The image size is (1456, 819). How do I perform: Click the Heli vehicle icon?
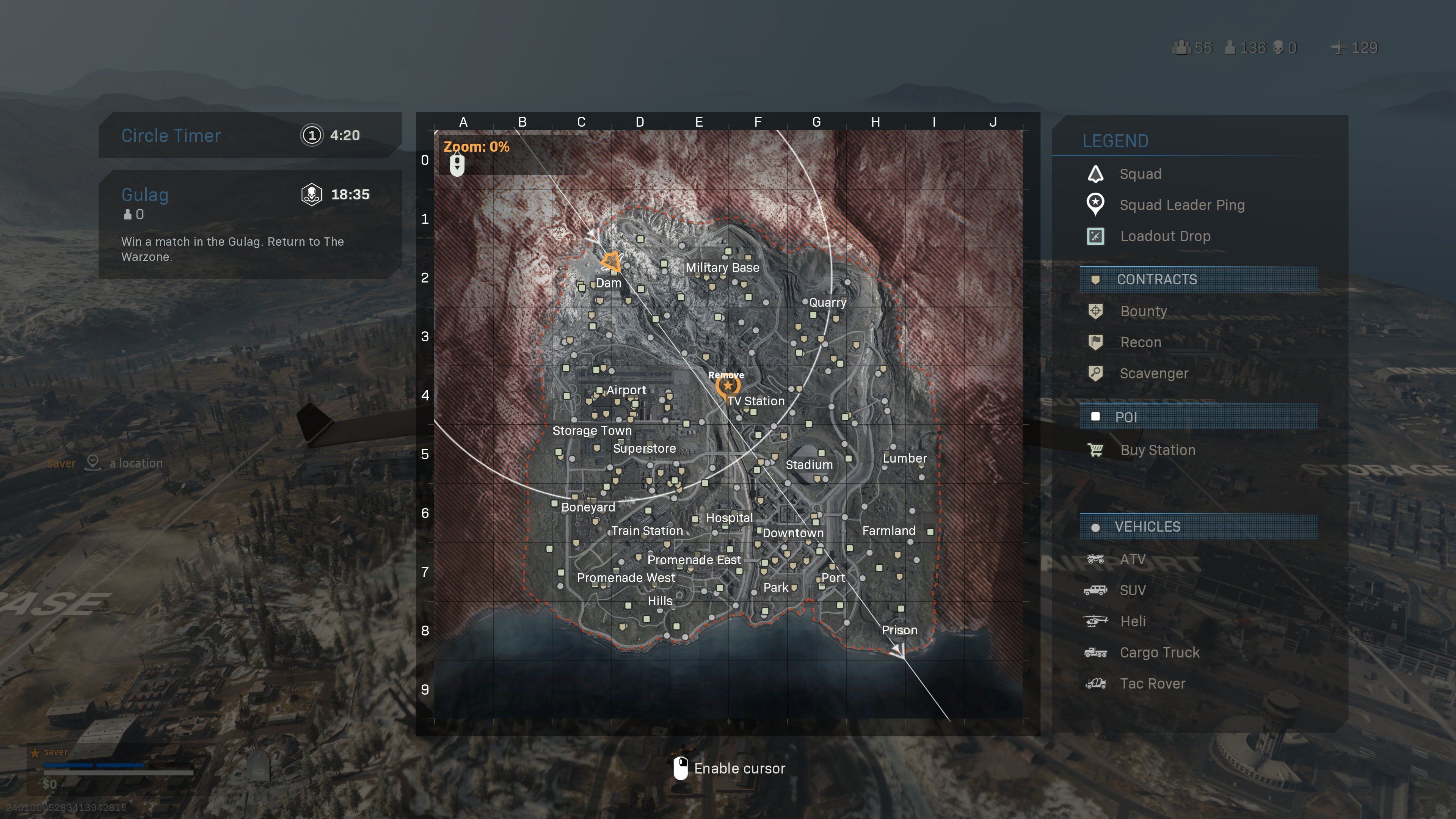coord(1095,621)
